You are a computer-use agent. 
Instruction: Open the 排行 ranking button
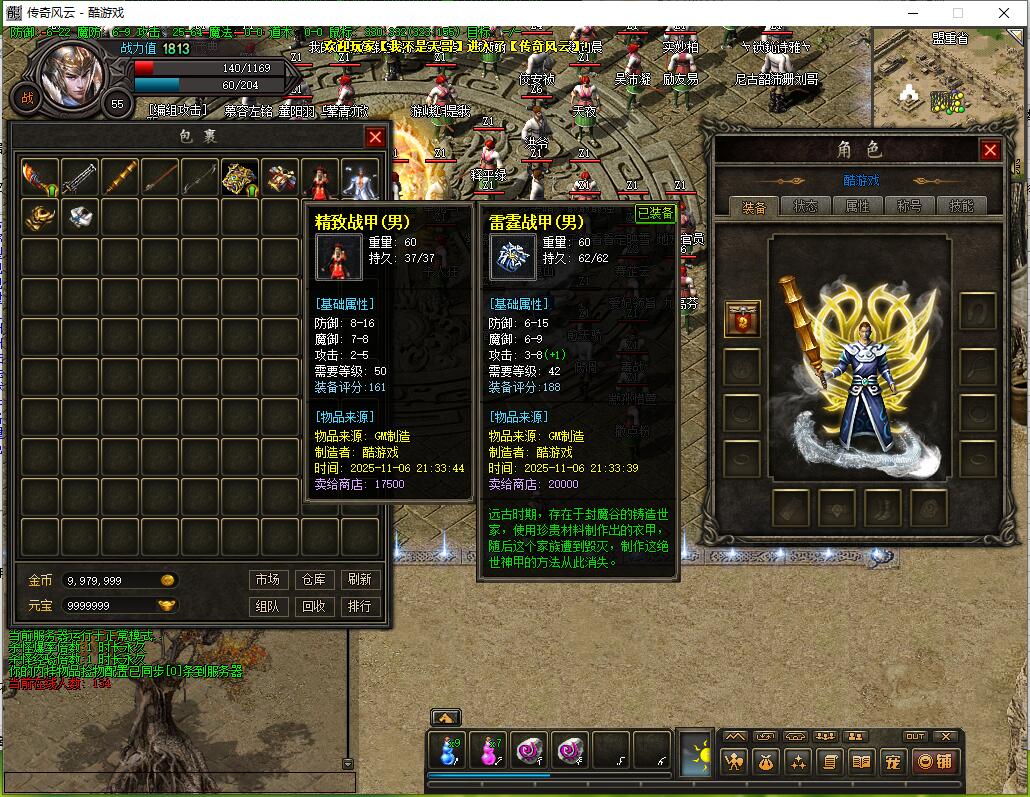pyautogui.click(x=360, y=606)
